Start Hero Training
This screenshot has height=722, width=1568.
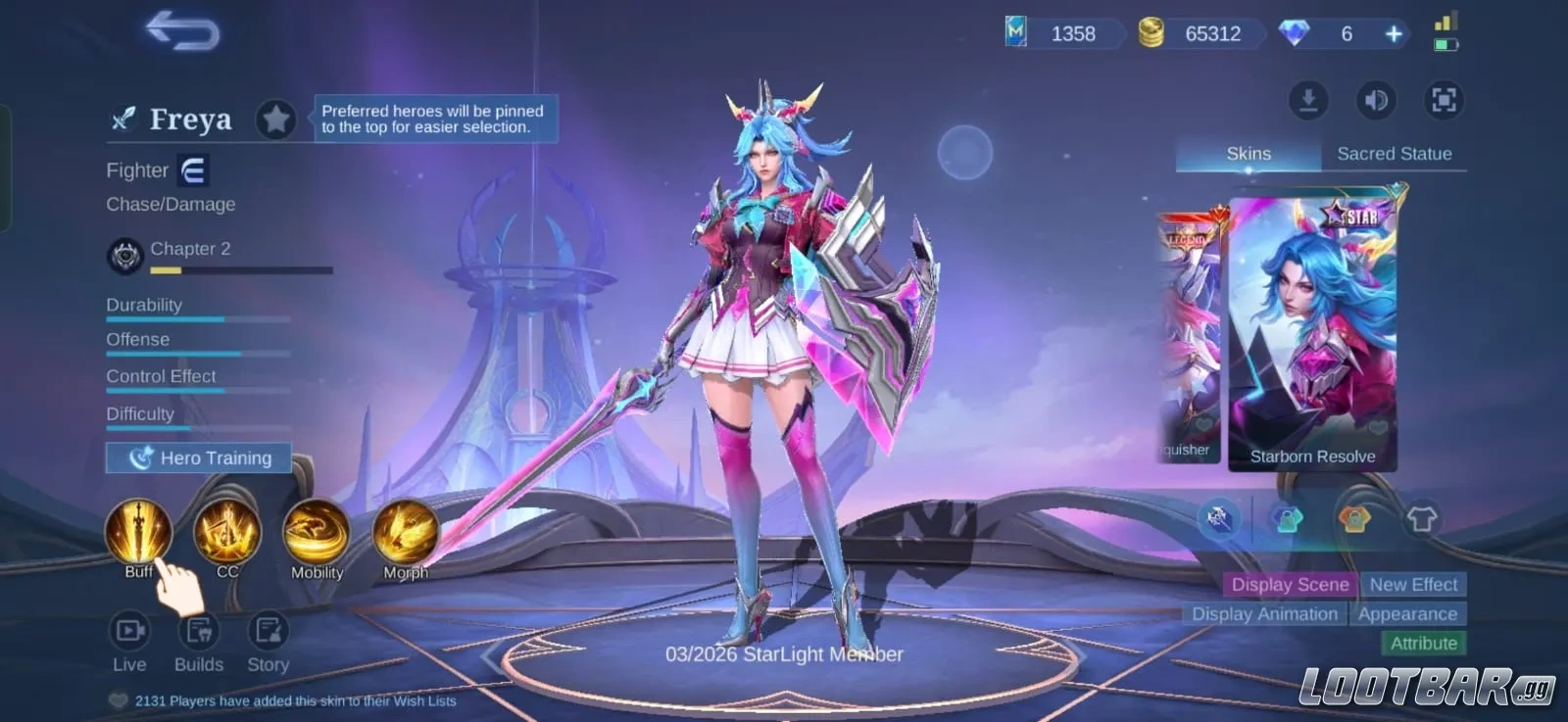click(197, 457)
